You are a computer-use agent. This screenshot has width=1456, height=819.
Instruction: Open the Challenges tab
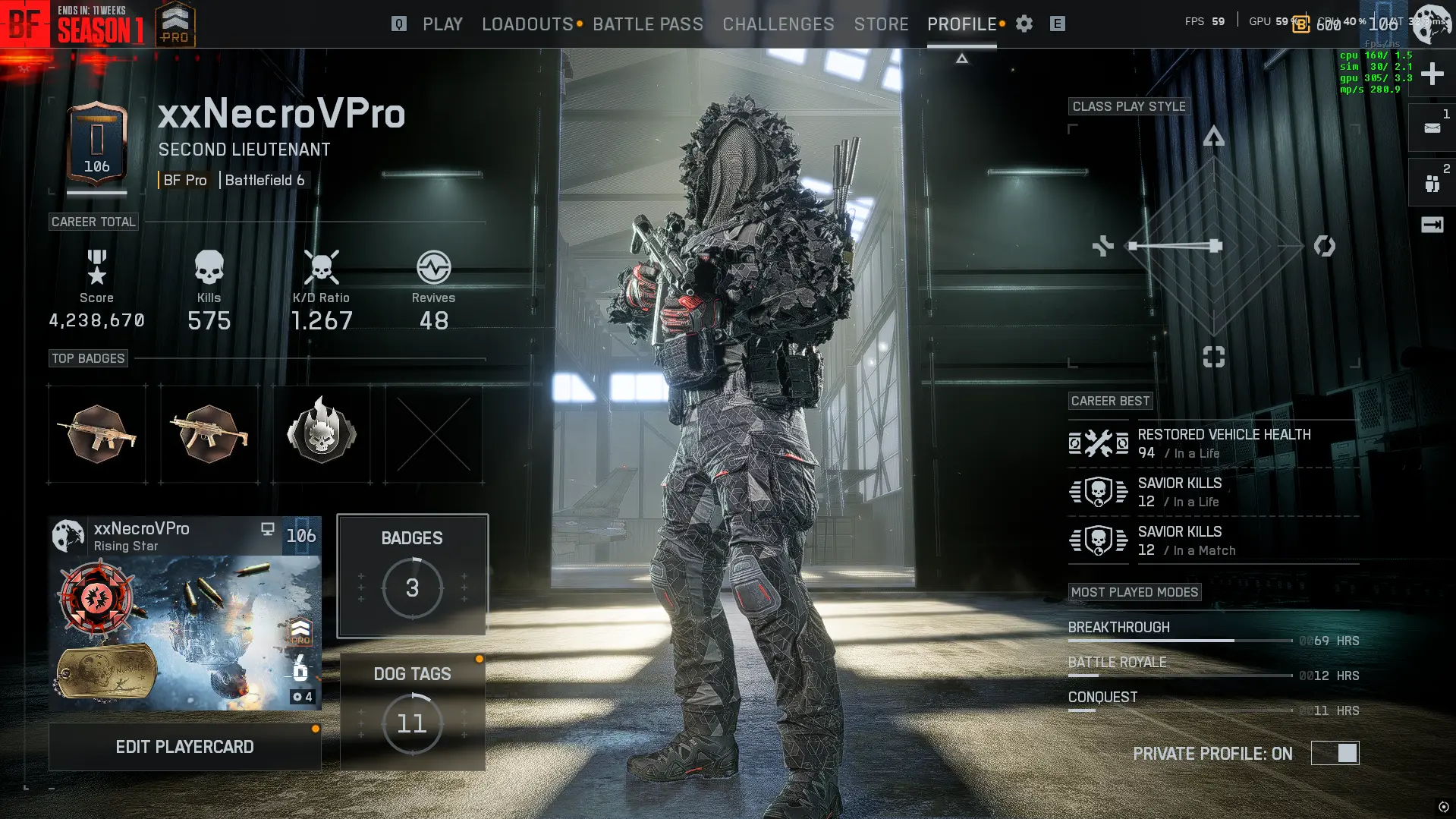pyautogui.click(x=778, y=24)
